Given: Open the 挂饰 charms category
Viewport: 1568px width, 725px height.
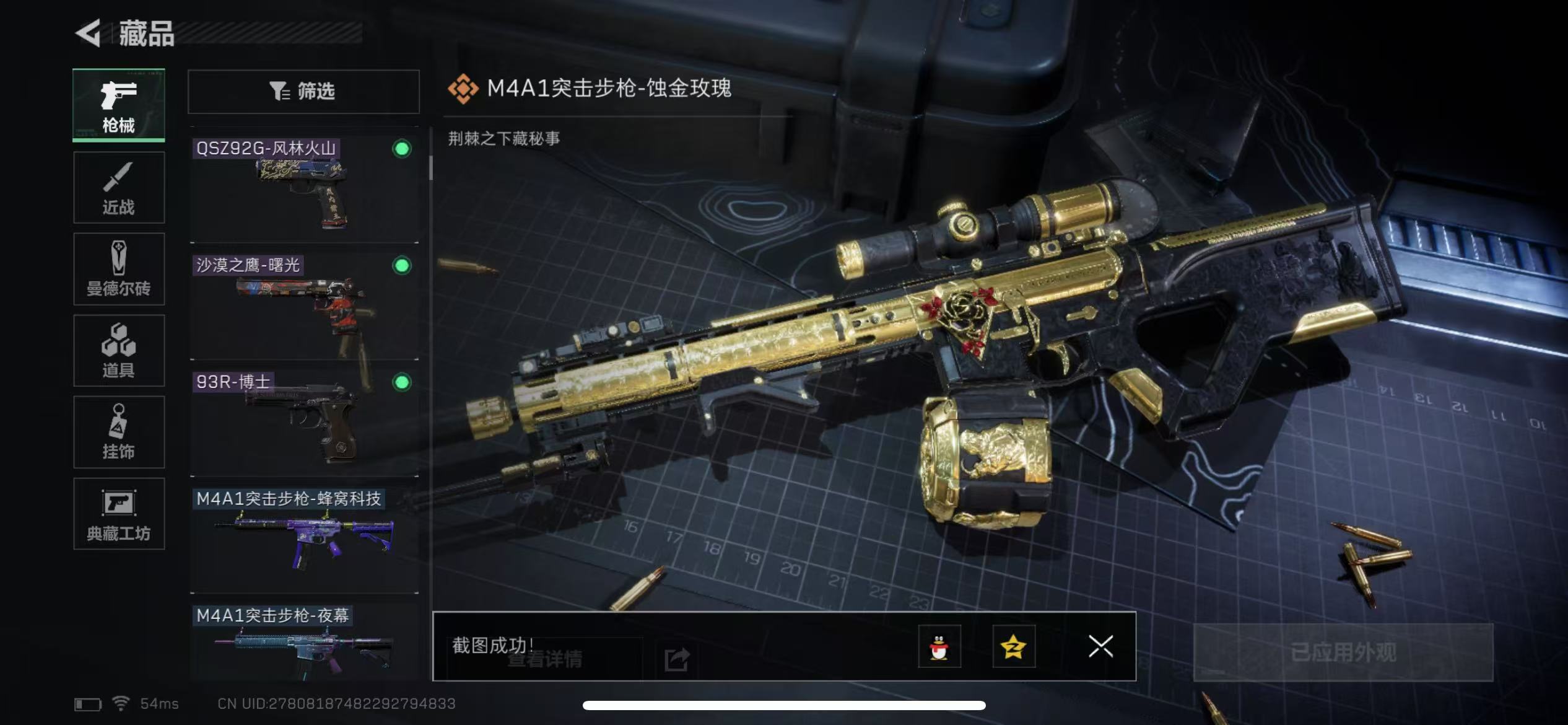Looking at the screenshot, I should [x=118, y=433].
